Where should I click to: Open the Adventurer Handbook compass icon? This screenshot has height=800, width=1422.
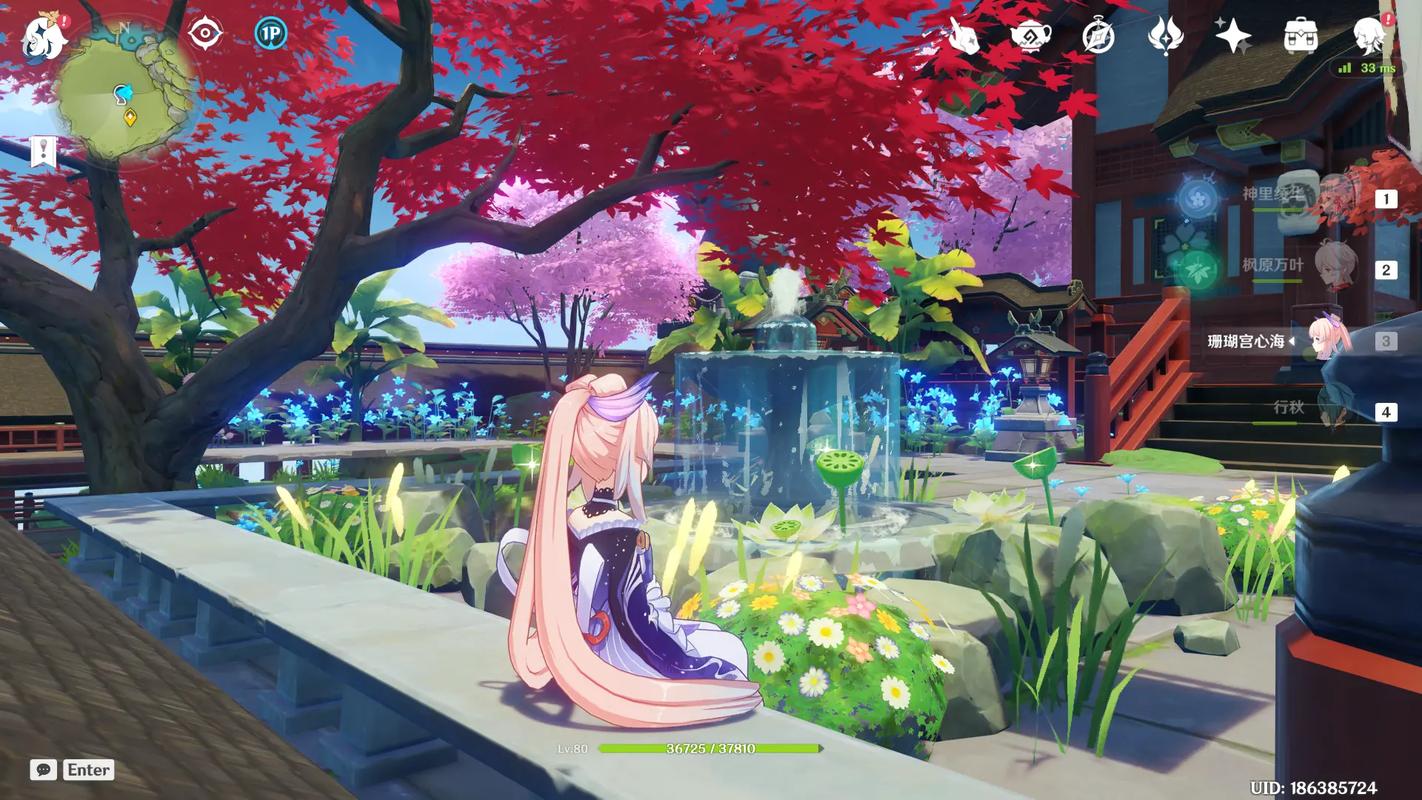(1098, 37)
